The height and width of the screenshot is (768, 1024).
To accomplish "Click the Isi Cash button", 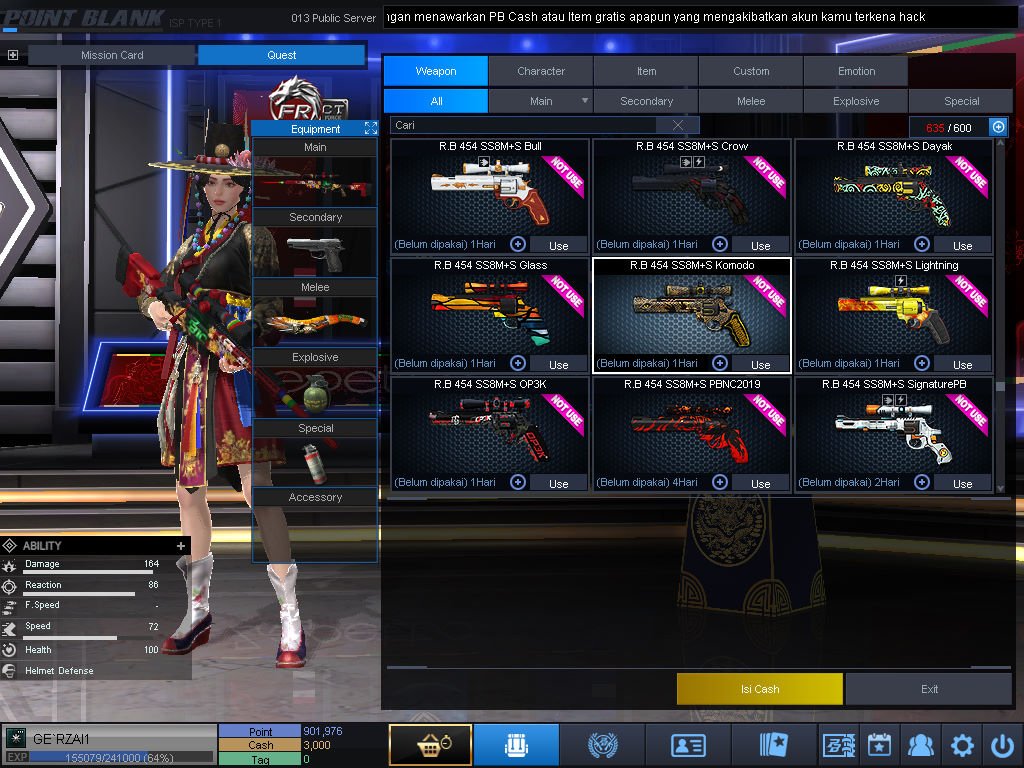I will 760,689.
